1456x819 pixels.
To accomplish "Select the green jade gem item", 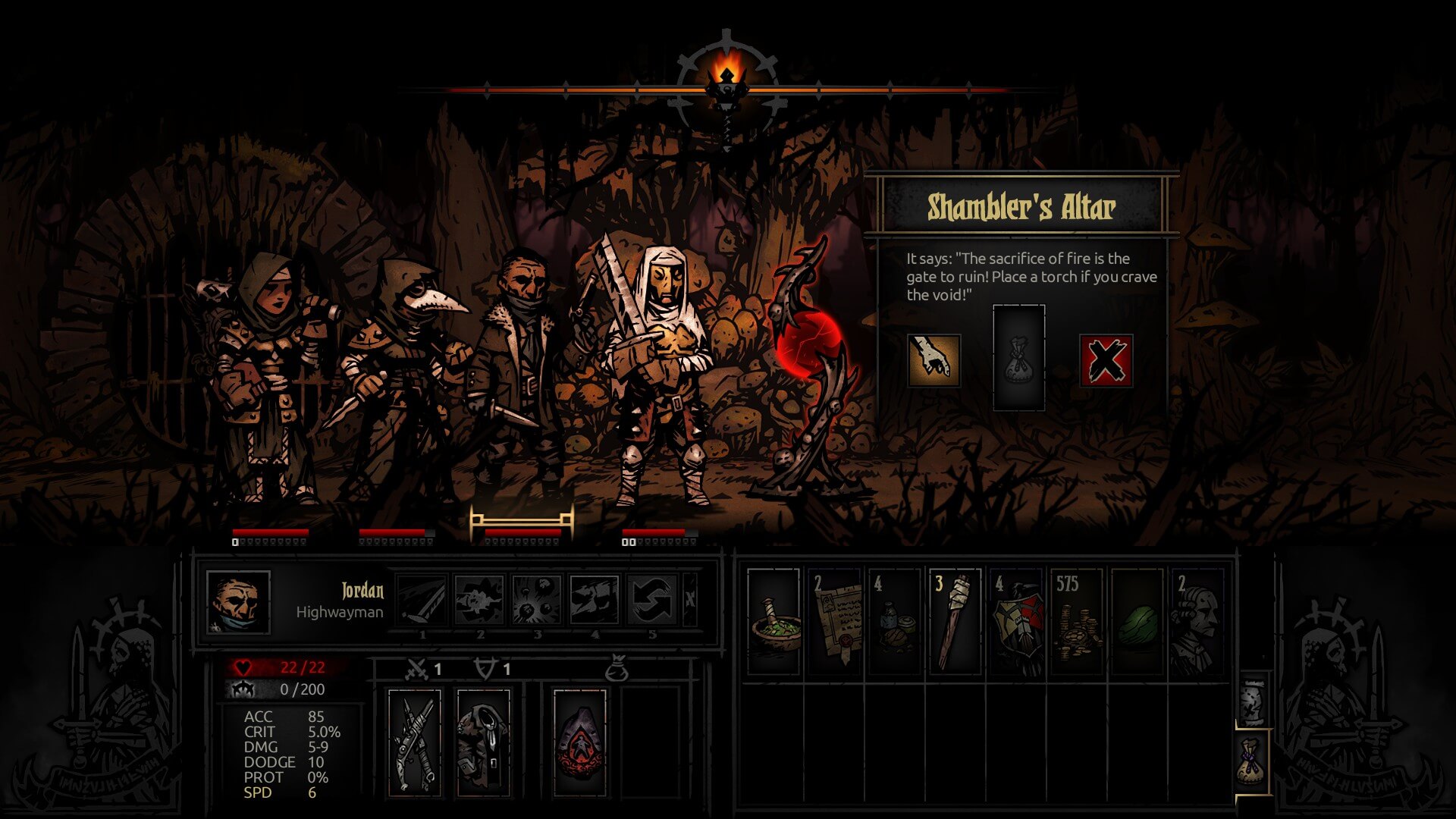I will 1137,621.
